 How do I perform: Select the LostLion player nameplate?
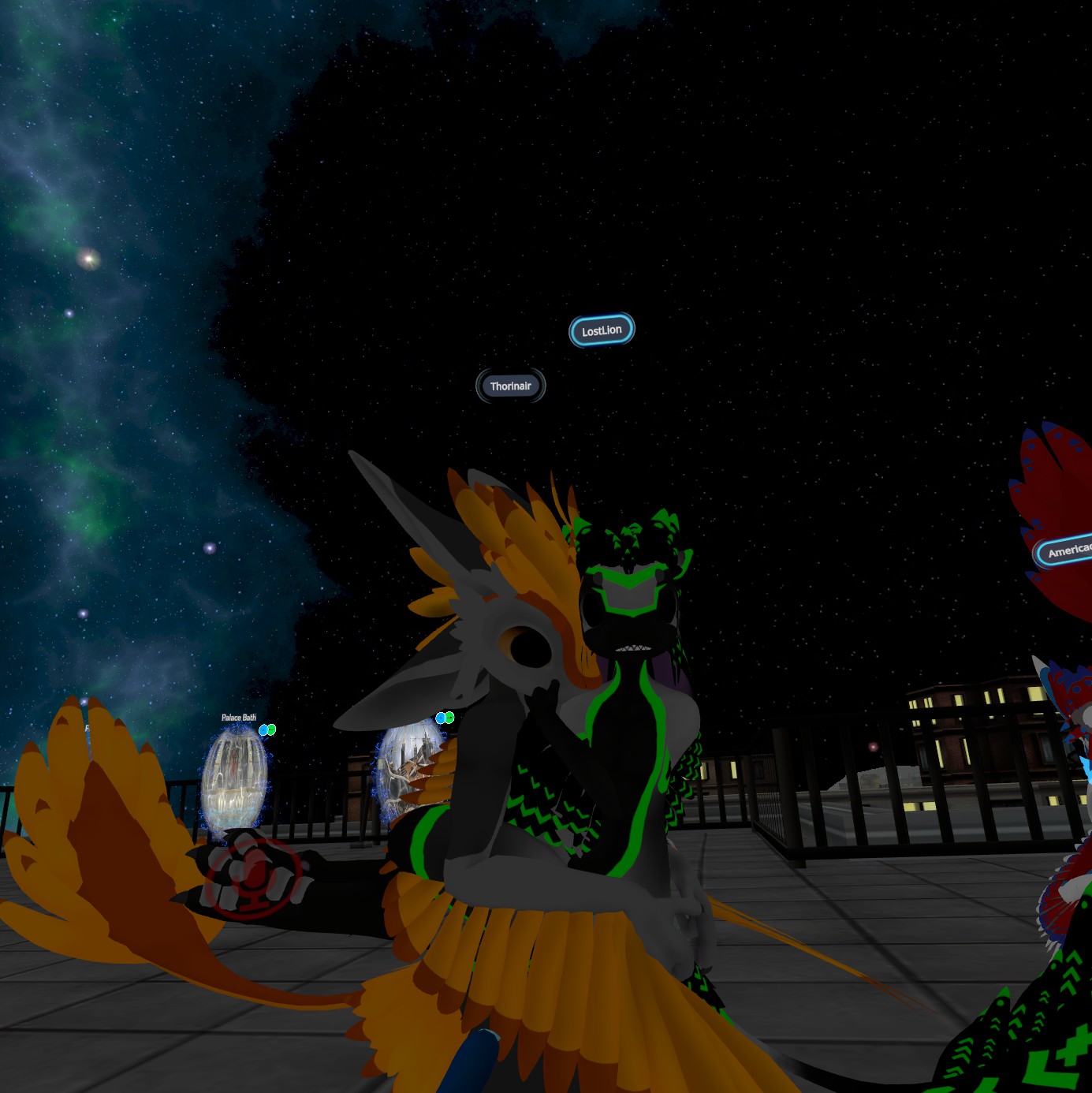click(x=602, y=330)
